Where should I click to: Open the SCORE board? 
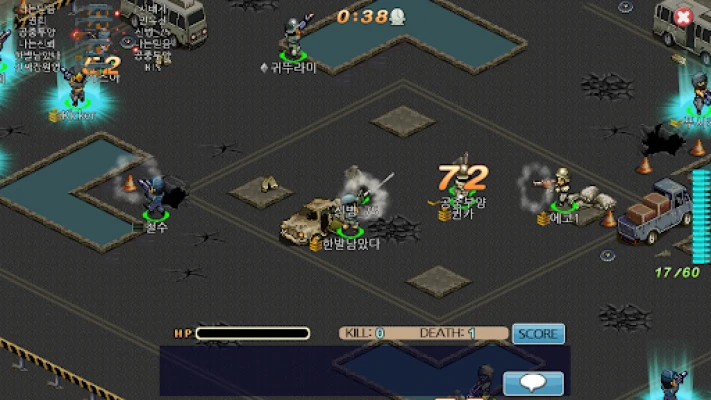(x=538, y=334)
